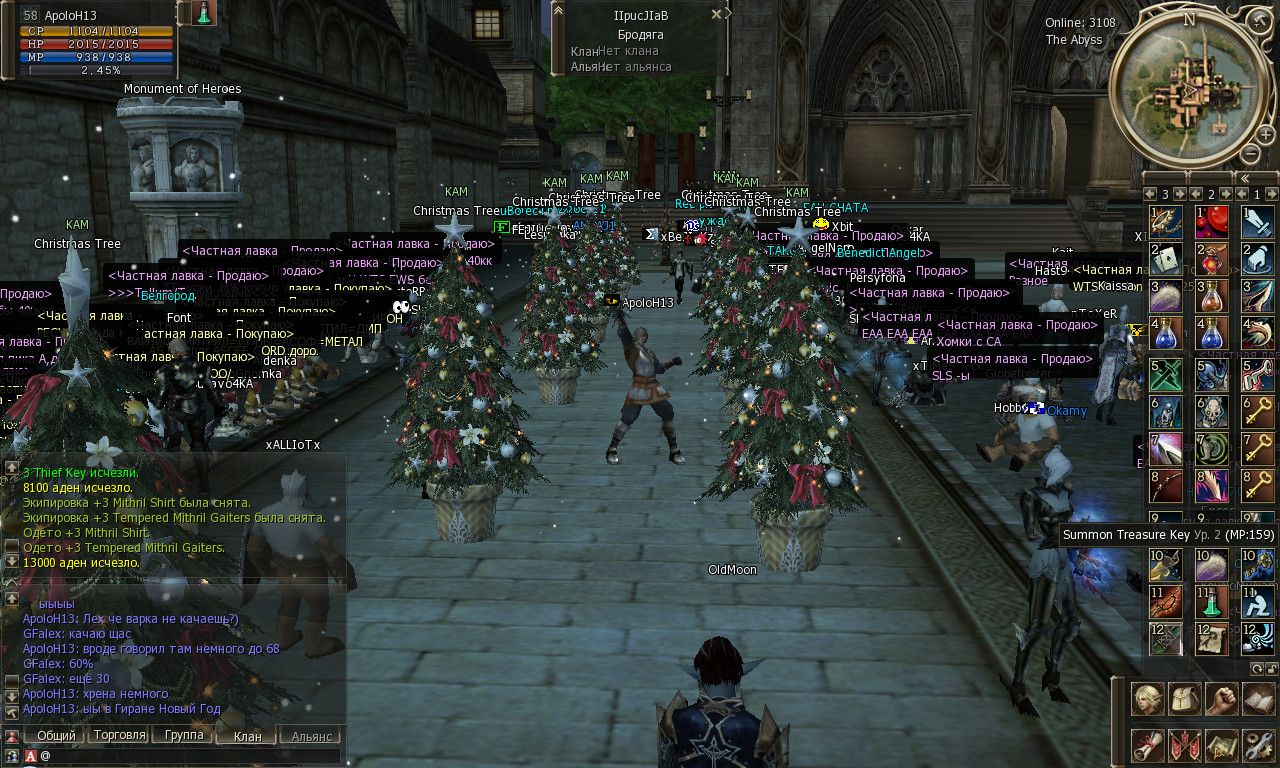Image resolution: width=1280 pixels, height=768 pixels.
Task: Select the skull-faced skill in hotbar 2
Action: coord(1212,412)
